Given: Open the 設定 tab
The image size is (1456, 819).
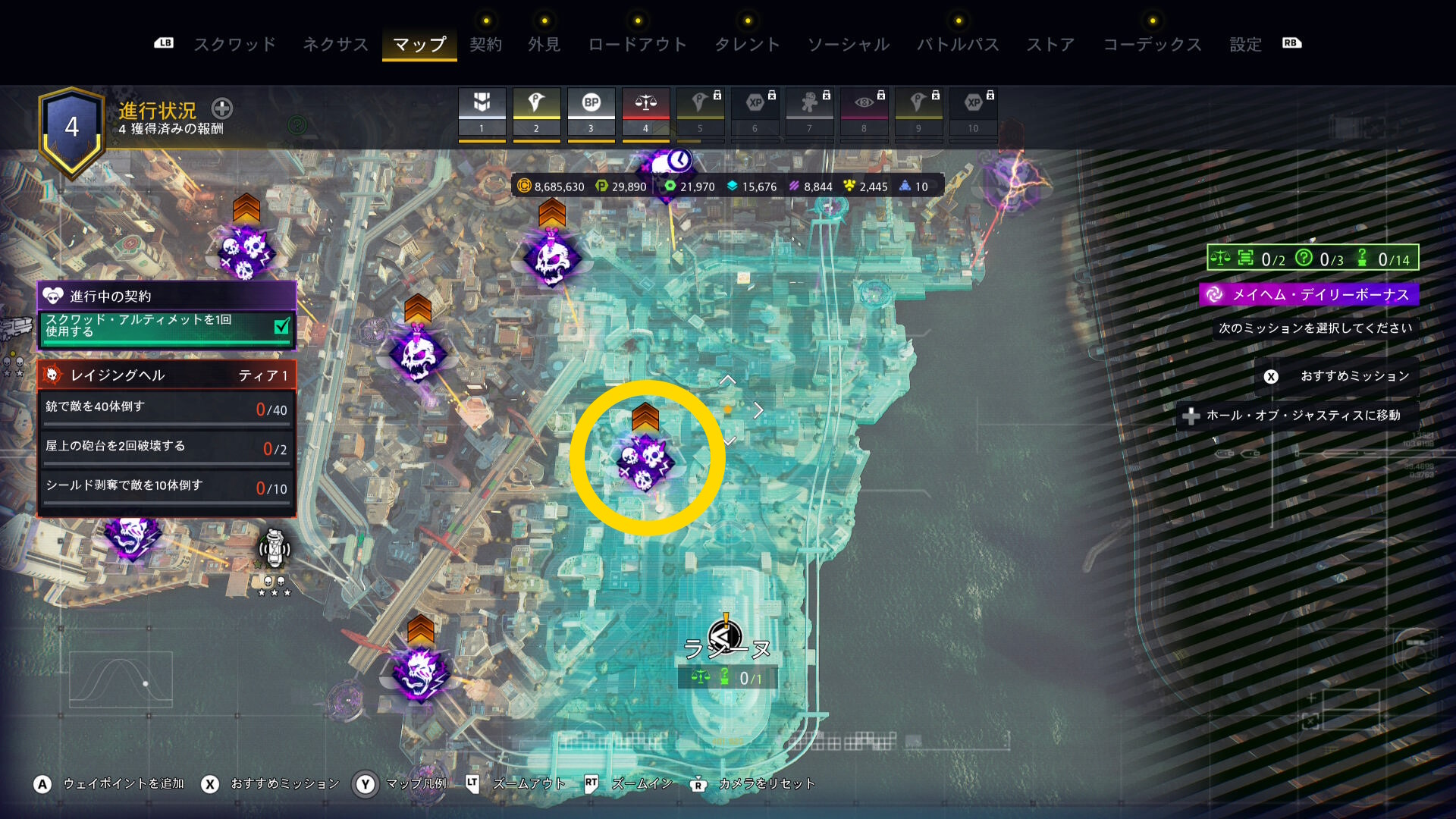Looking at the screenshot, I should (x=1245, y=44).
